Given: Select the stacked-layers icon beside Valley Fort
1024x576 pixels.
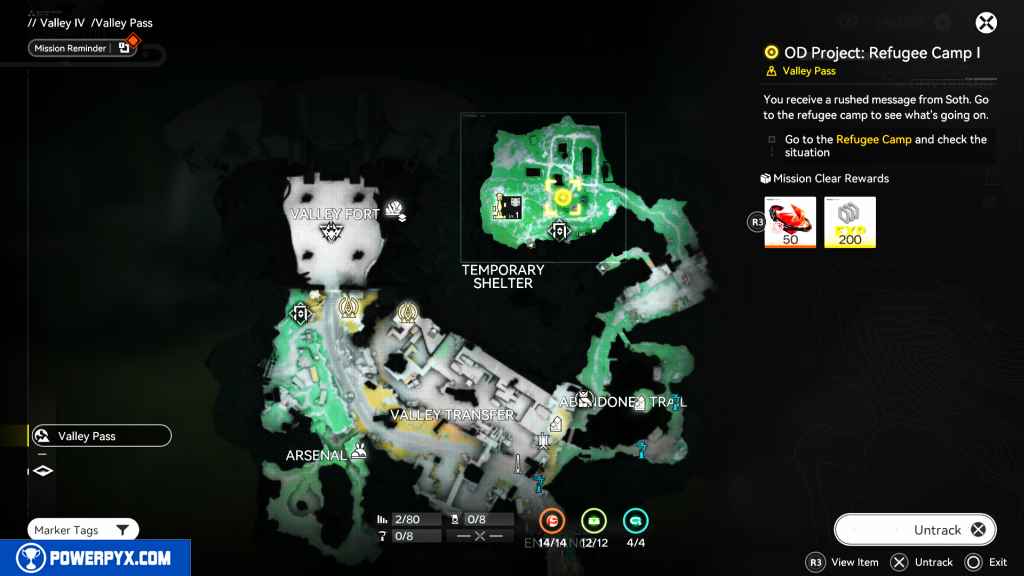Looking at the screenshot, I should tap(398, 211).
